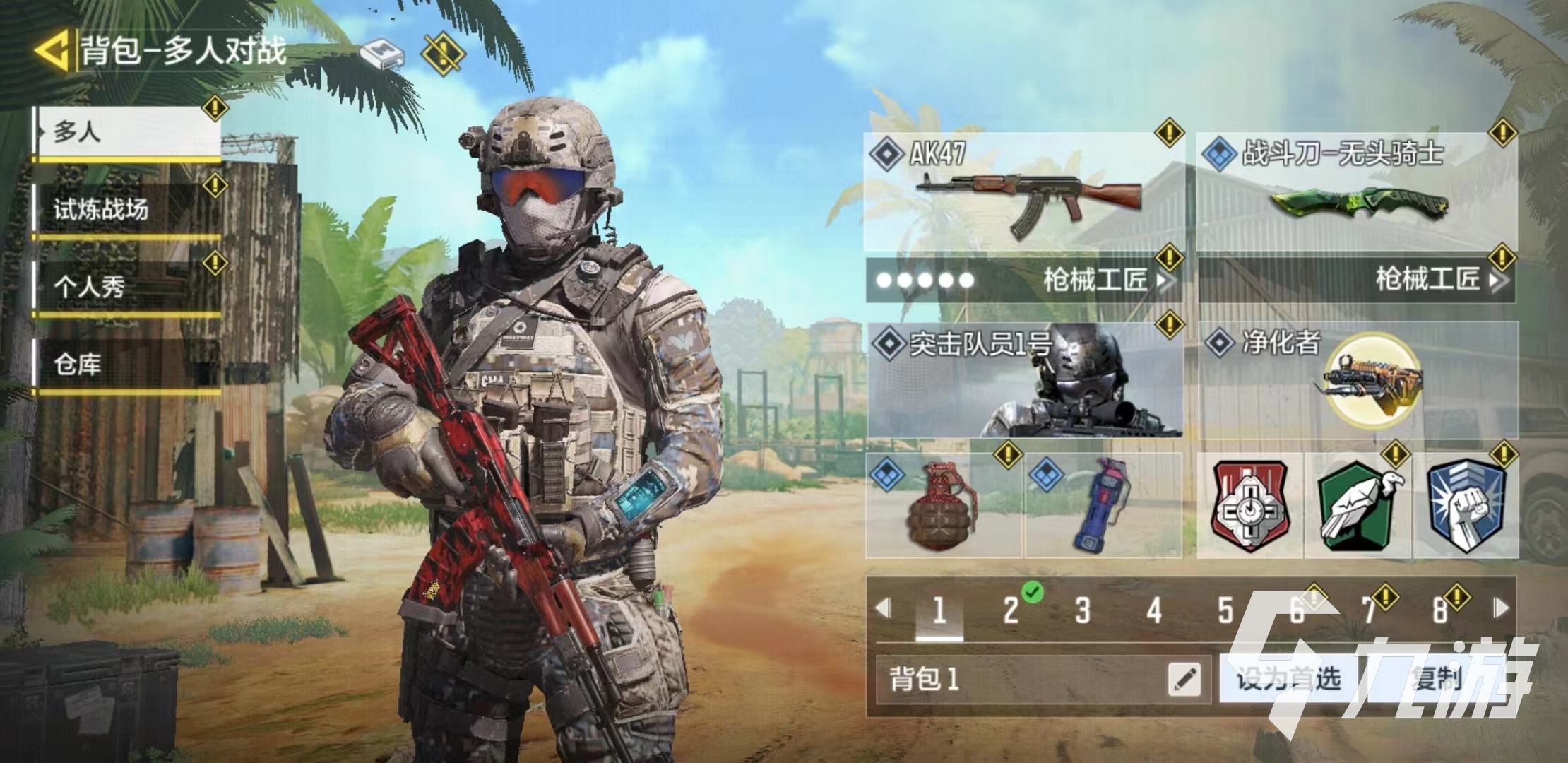Open the 试炼战场 tab
The width and height of the screenshot is (1568, 763).
coord(129,209)
